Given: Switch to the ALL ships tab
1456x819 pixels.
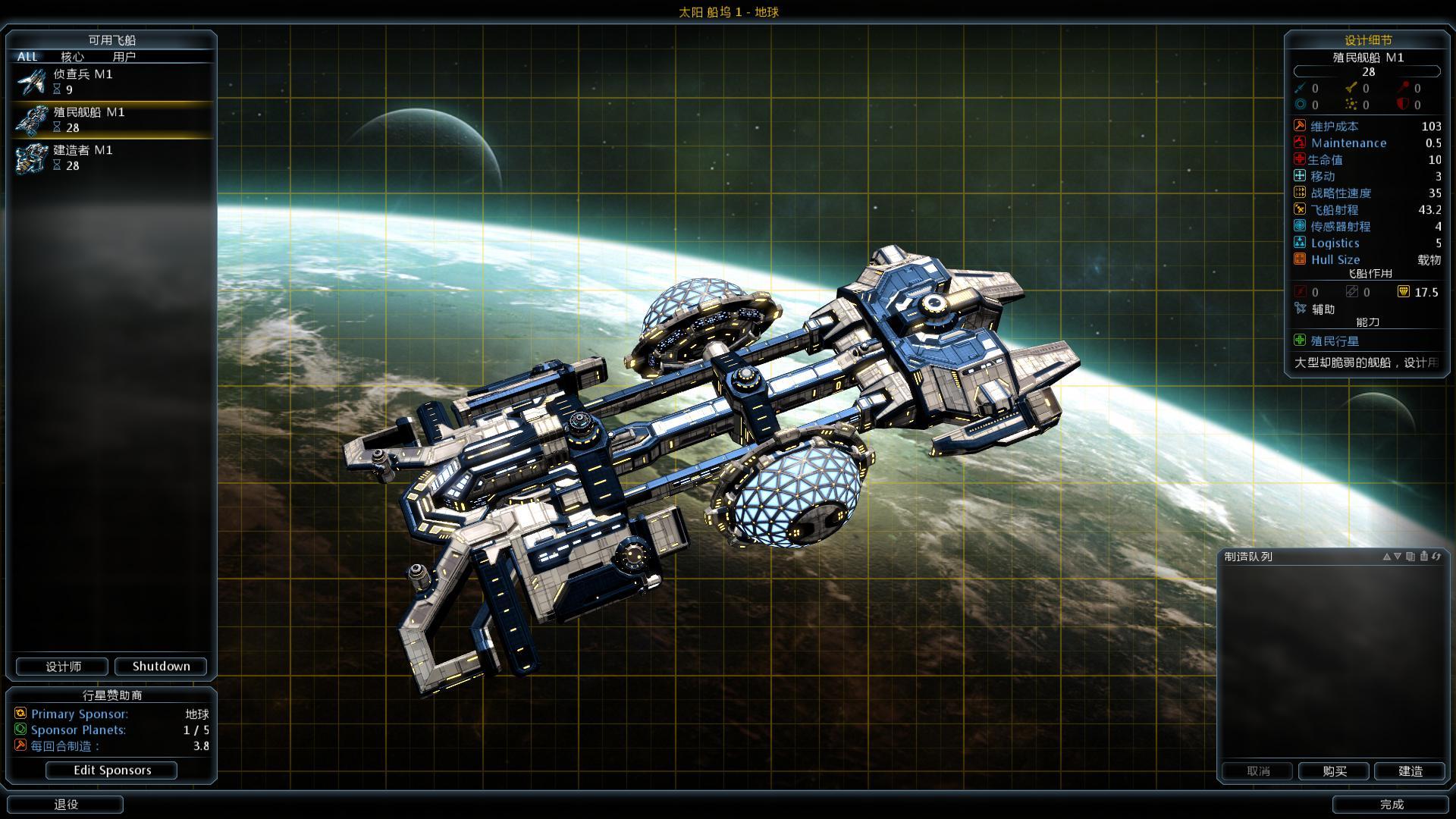Looking at the screenshot, I should (x=27, y=56).
